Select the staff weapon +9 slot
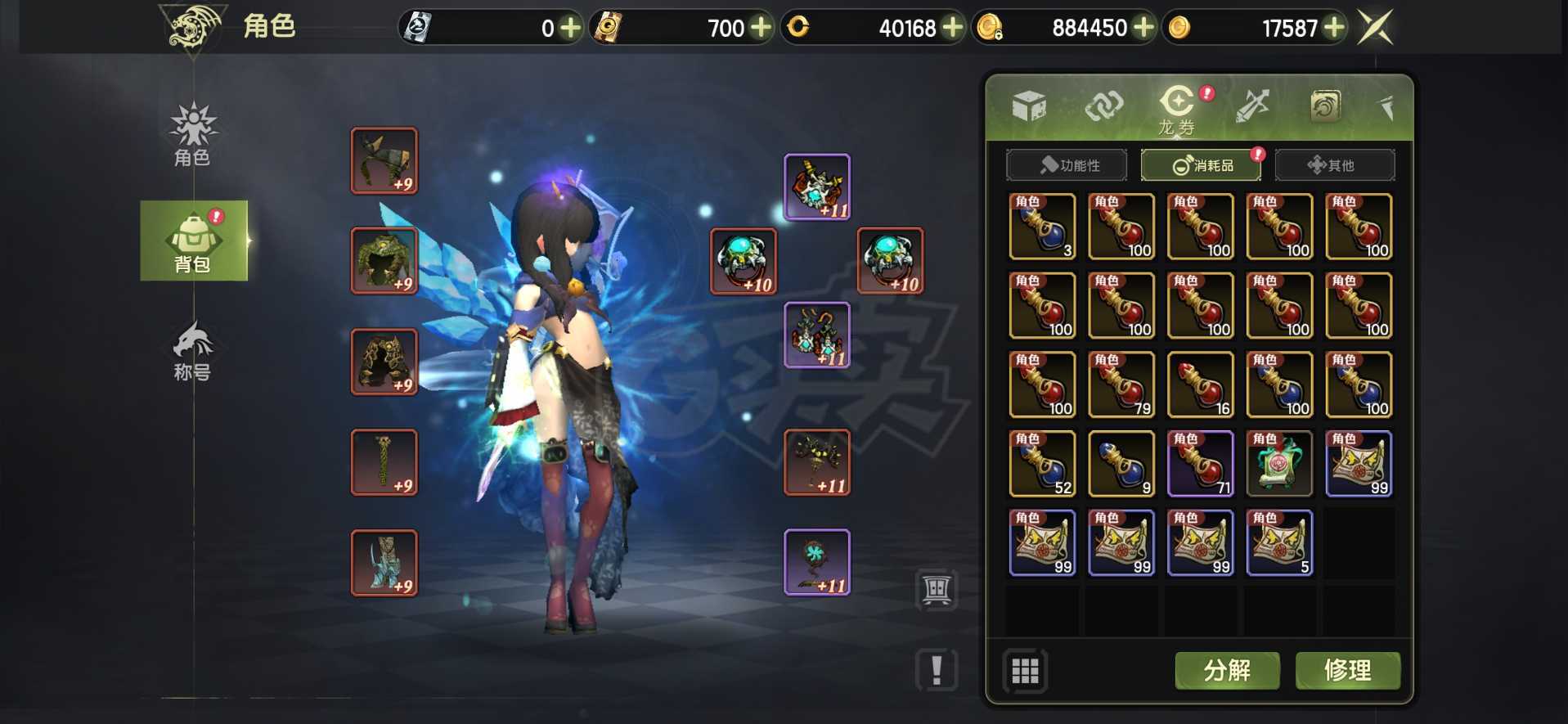 click(x=384, y=462)
